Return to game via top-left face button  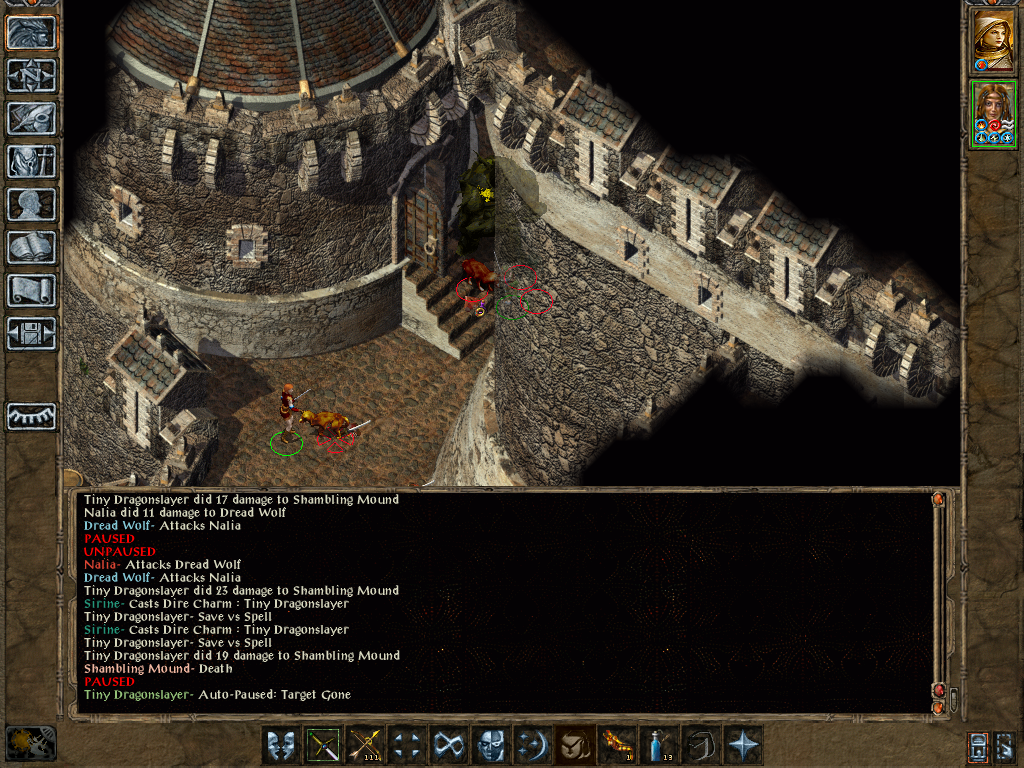(x=31, y=32)
